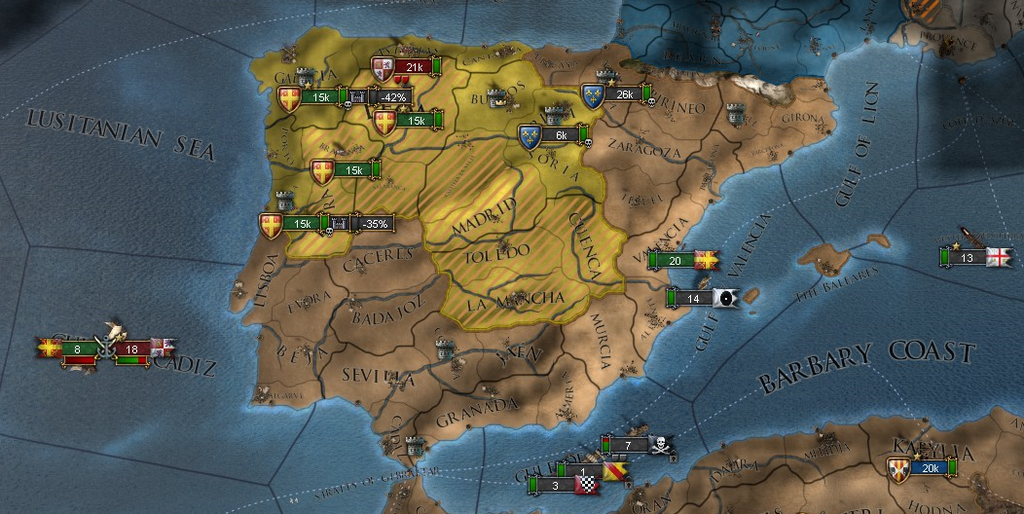Pick the 20-ship fleet near Valencia

click(675, 260)
